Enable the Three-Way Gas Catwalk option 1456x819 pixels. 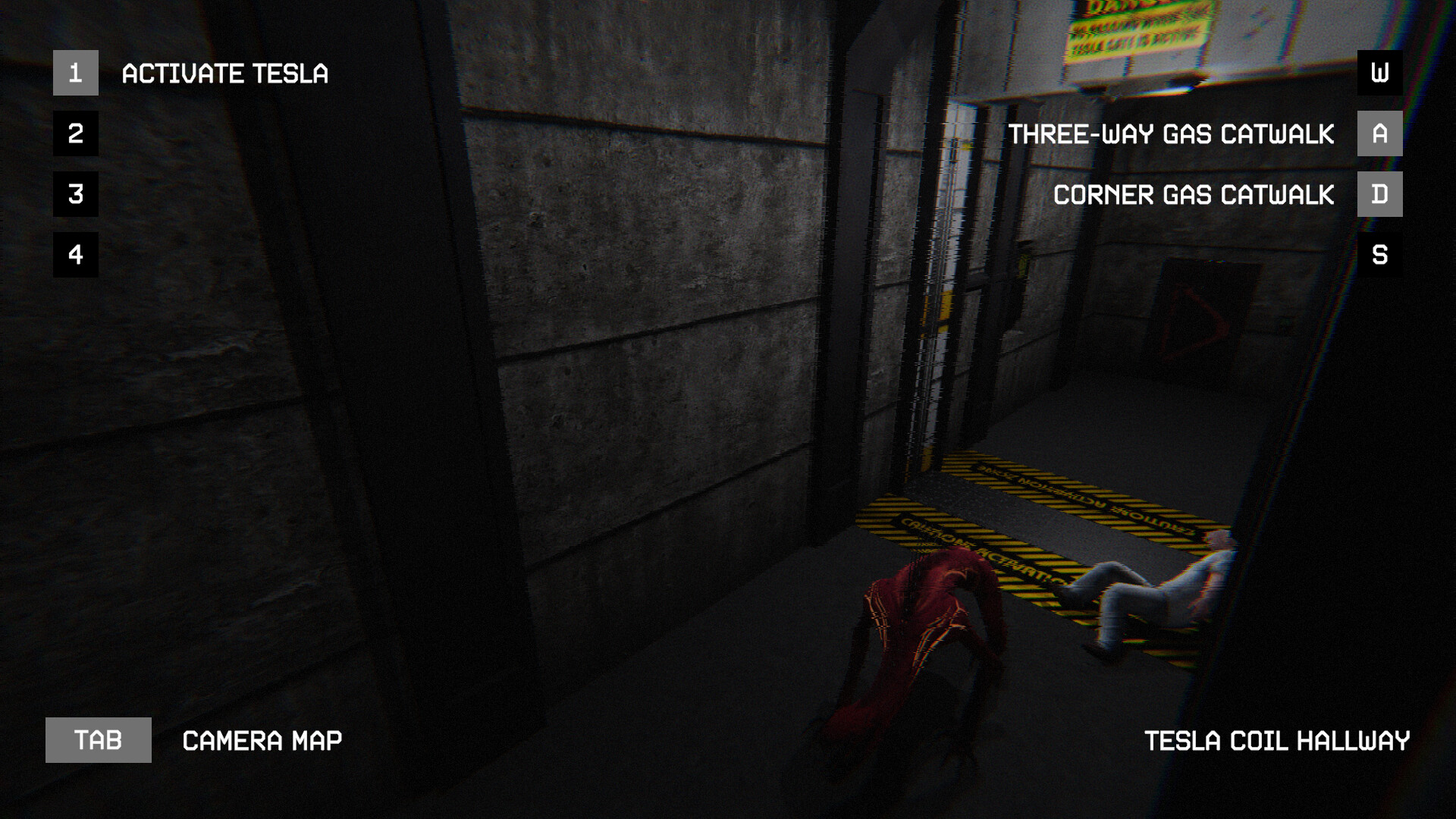coord(1172,134)
